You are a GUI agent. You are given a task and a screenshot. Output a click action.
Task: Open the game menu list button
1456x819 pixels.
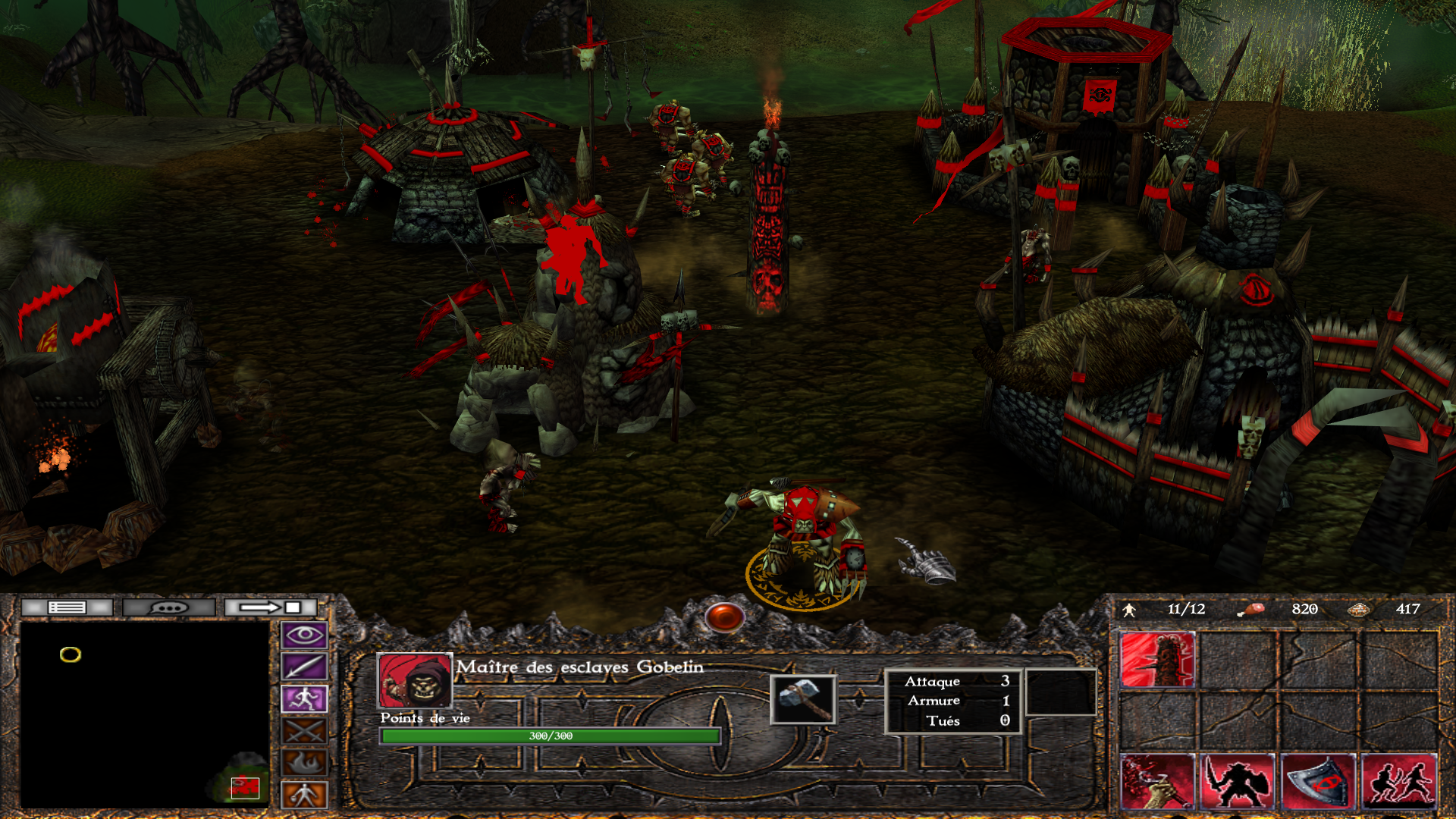point(67,607)
